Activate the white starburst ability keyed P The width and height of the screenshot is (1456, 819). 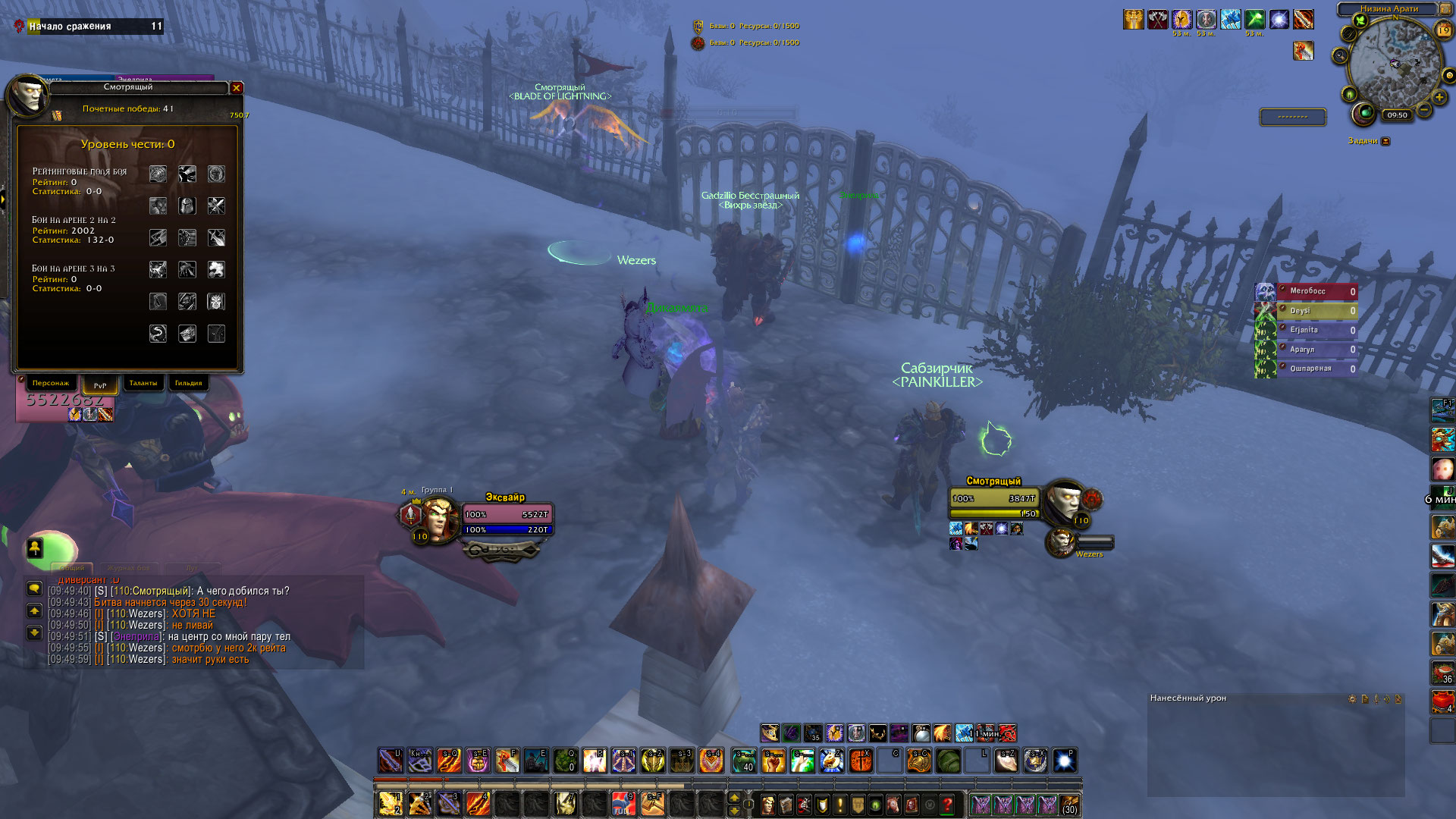(1065, 761)
